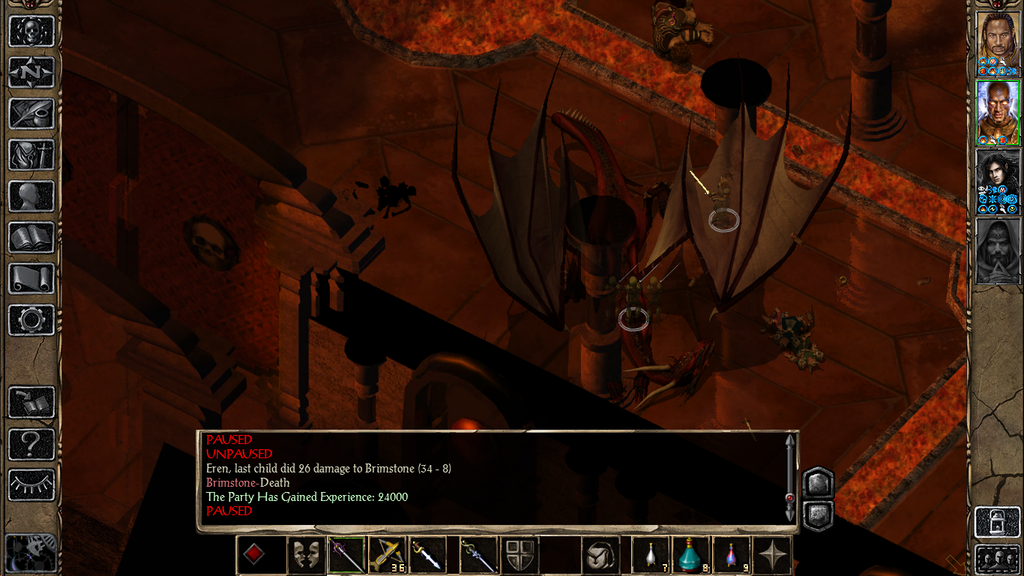This screenshot has height=576, width=1024.
Task: Open the priest scroll from the sidebar
Action: [x=31, y=278]
